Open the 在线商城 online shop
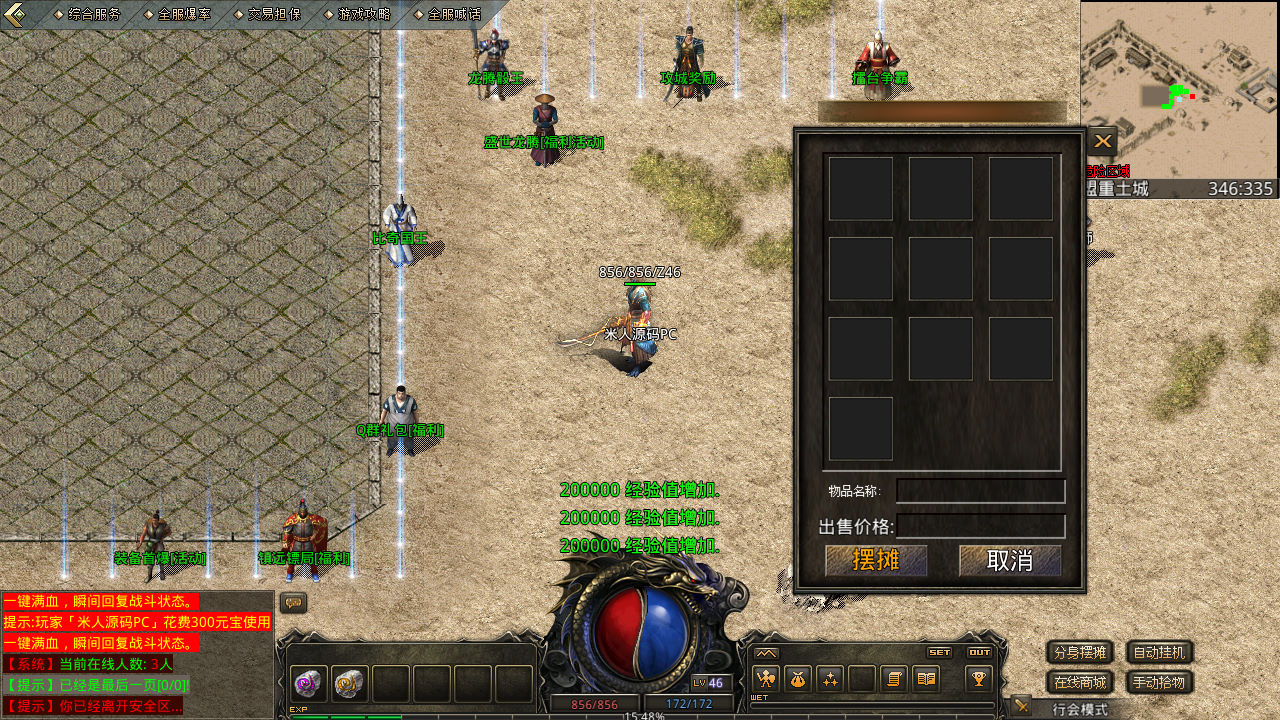Viewport: 1280px width, 720px height. pyautogui.click(x=1080, y=683)
